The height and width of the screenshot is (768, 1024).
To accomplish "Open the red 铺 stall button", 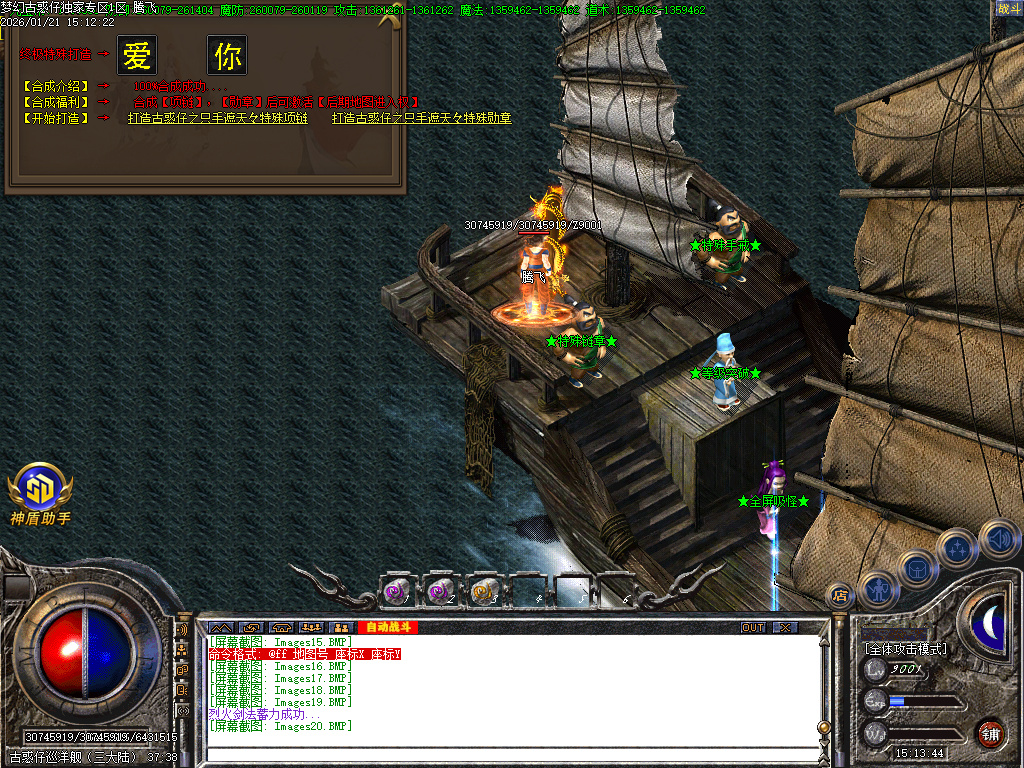I will pyautogui.click(x=991, y=733).
